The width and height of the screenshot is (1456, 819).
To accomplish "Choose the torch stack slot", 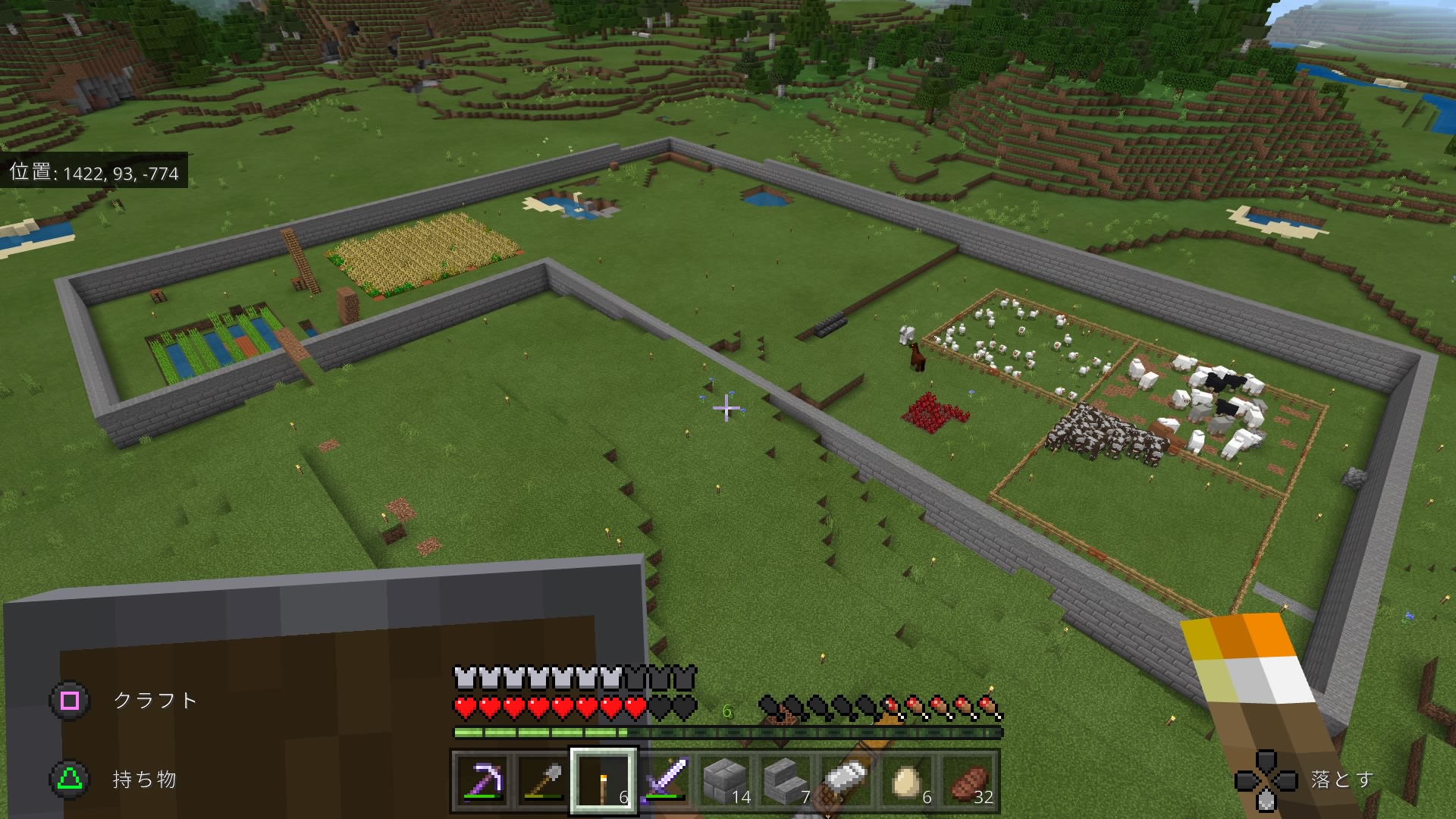I will click(x=603, y=780).
